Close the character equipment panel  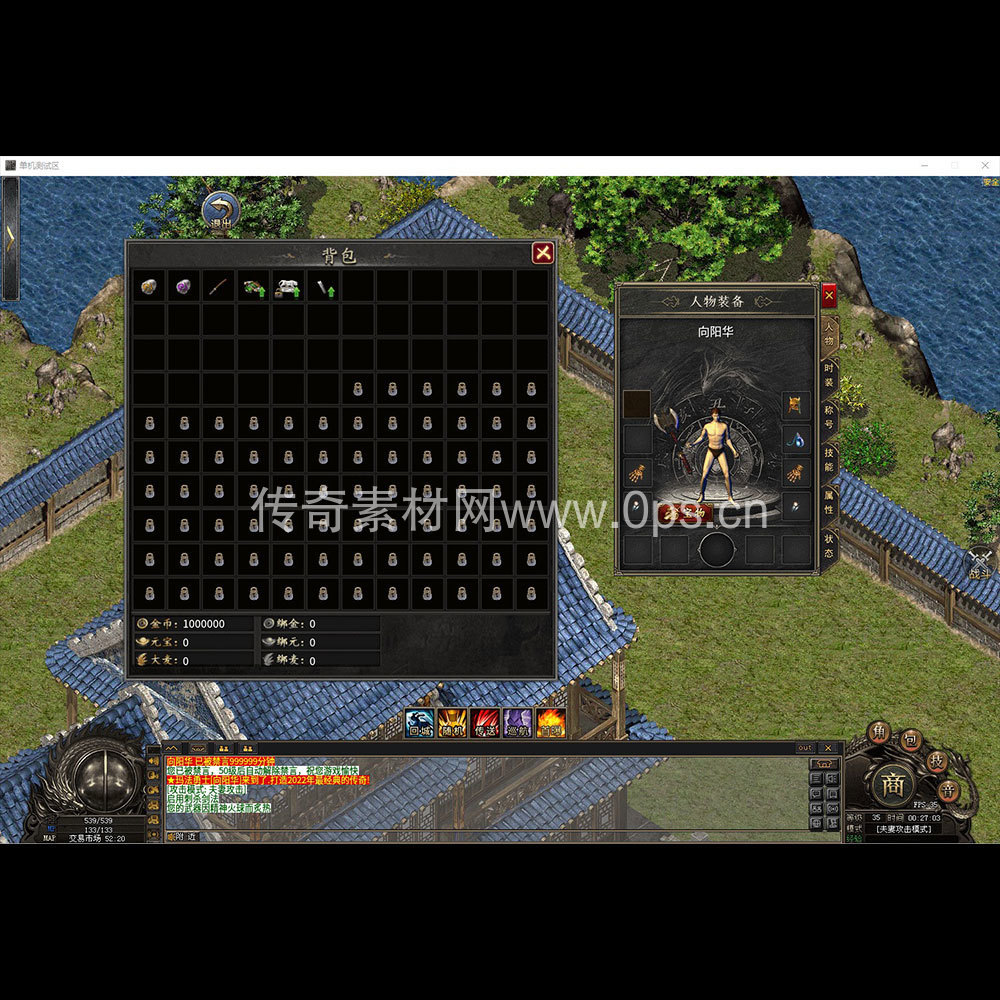click(828, 296)
